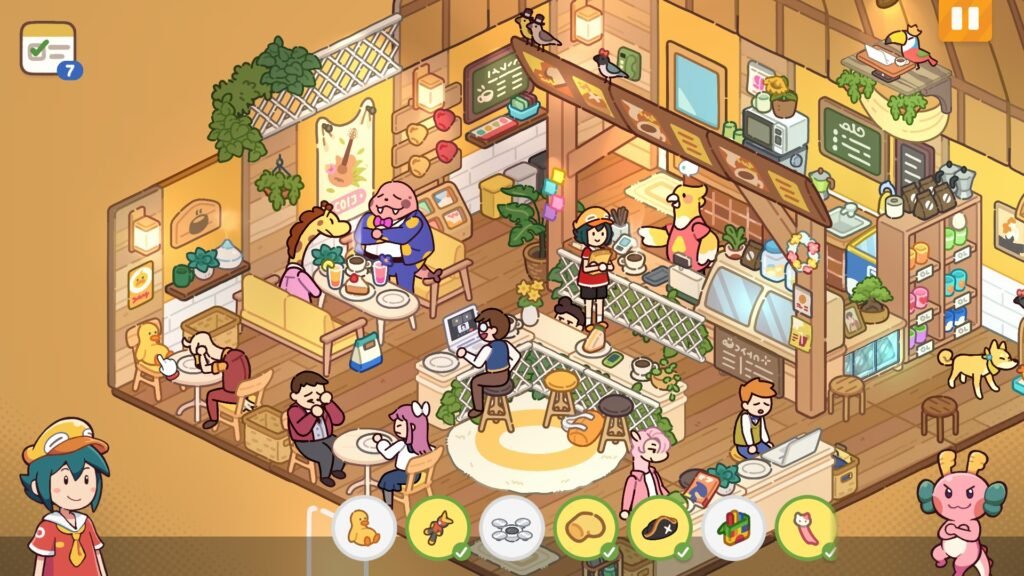Select the found black pirate hat slot

pyautogui.click(x=660, y=527)
